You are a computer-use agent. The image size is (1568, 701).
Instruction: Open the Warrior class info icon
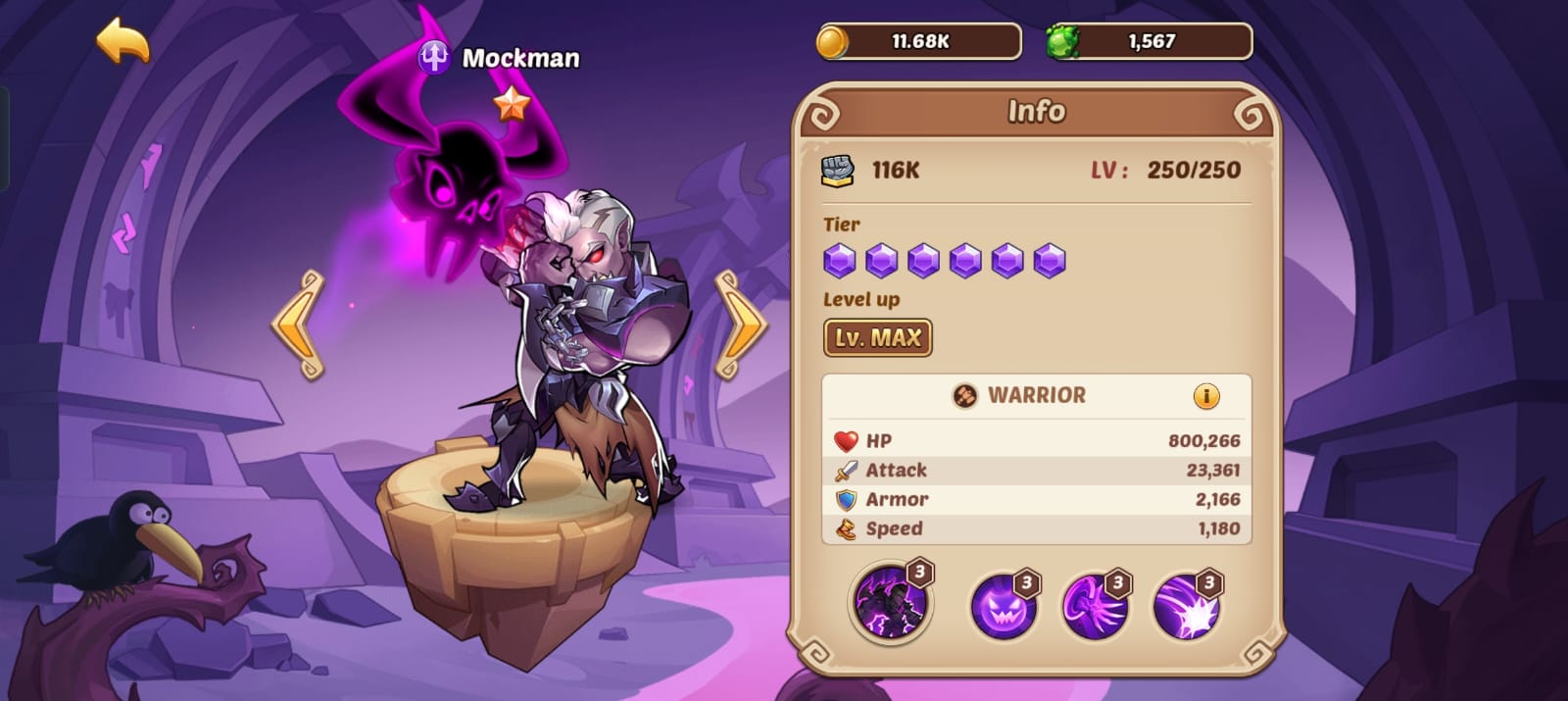1205,396
